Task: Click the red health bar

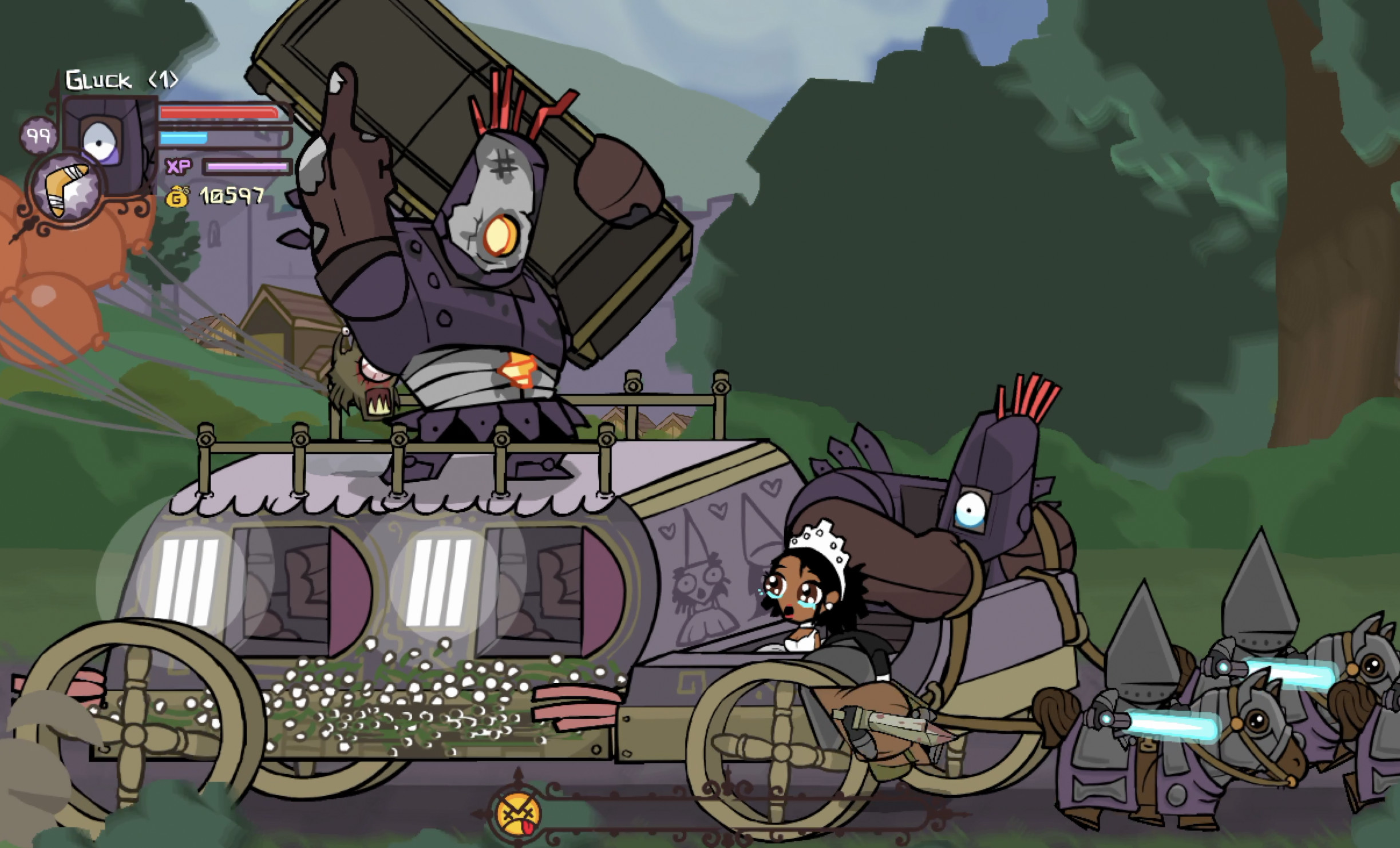Action: click(220, 113)
